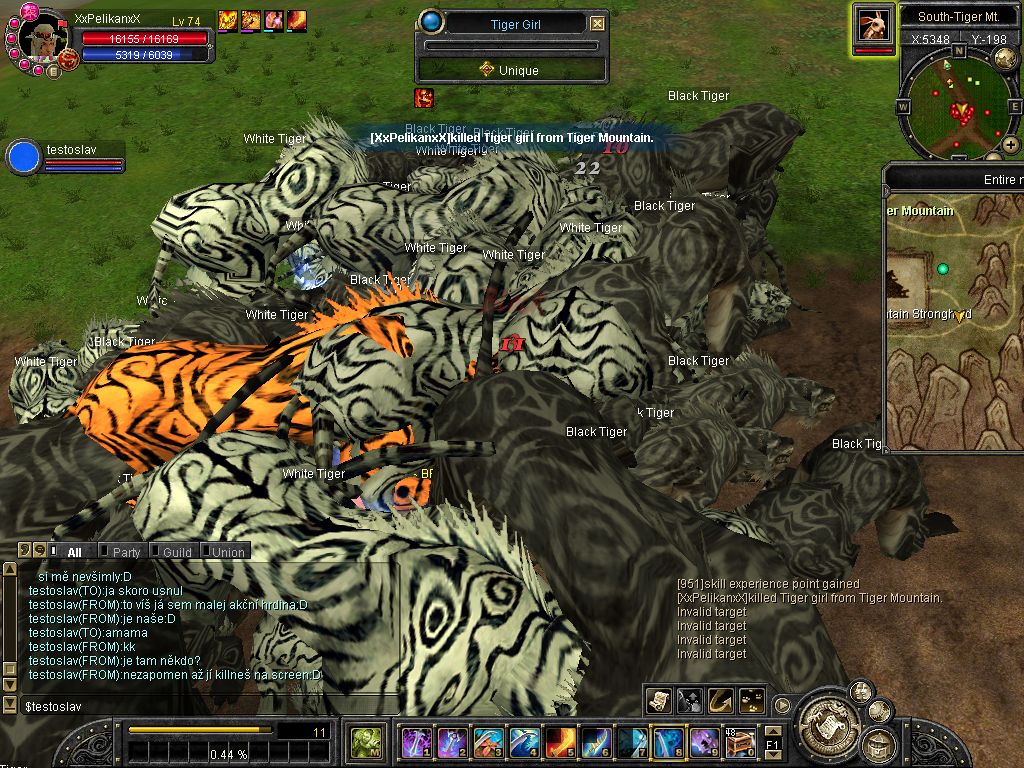Select the rabbit pet portrait

pos(874,24)
